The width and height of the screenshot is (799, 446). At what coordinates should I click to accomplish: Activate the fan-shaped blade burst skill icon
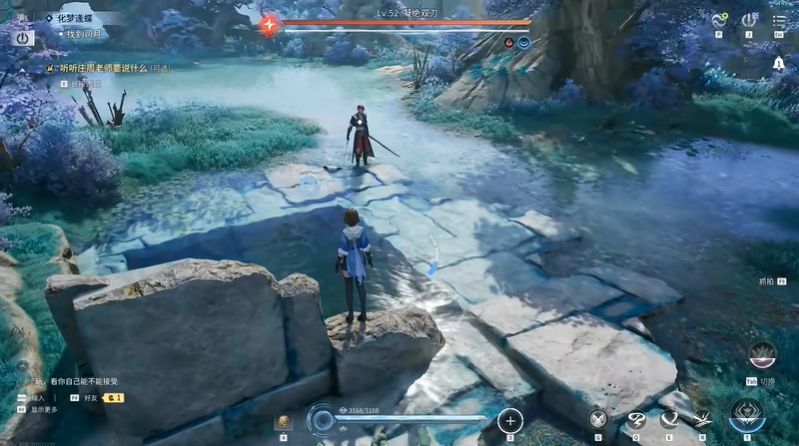[703, 420]
